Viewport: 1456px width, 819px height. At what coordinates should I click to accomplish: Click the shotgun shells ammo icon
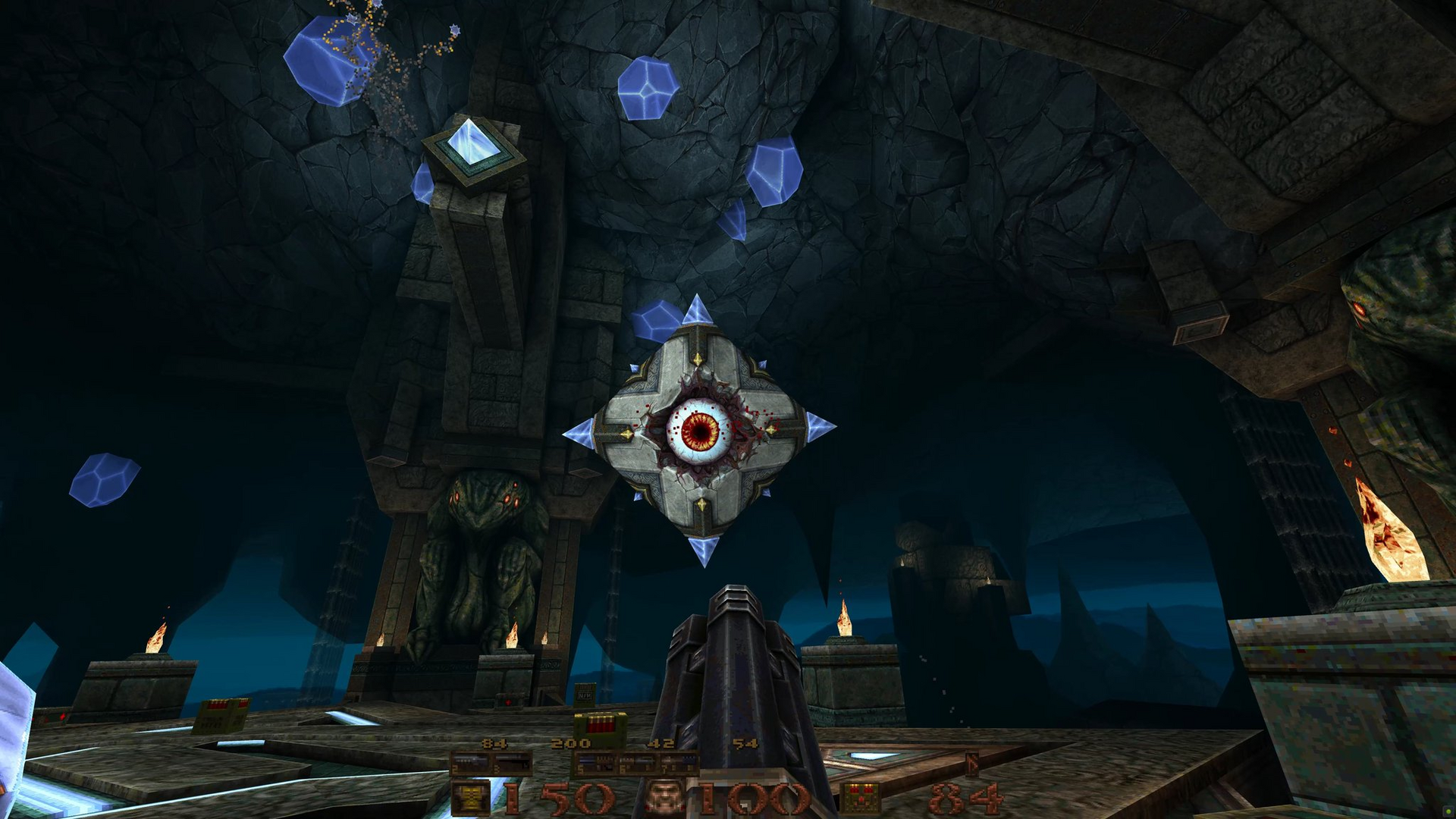tap(861, 799)
